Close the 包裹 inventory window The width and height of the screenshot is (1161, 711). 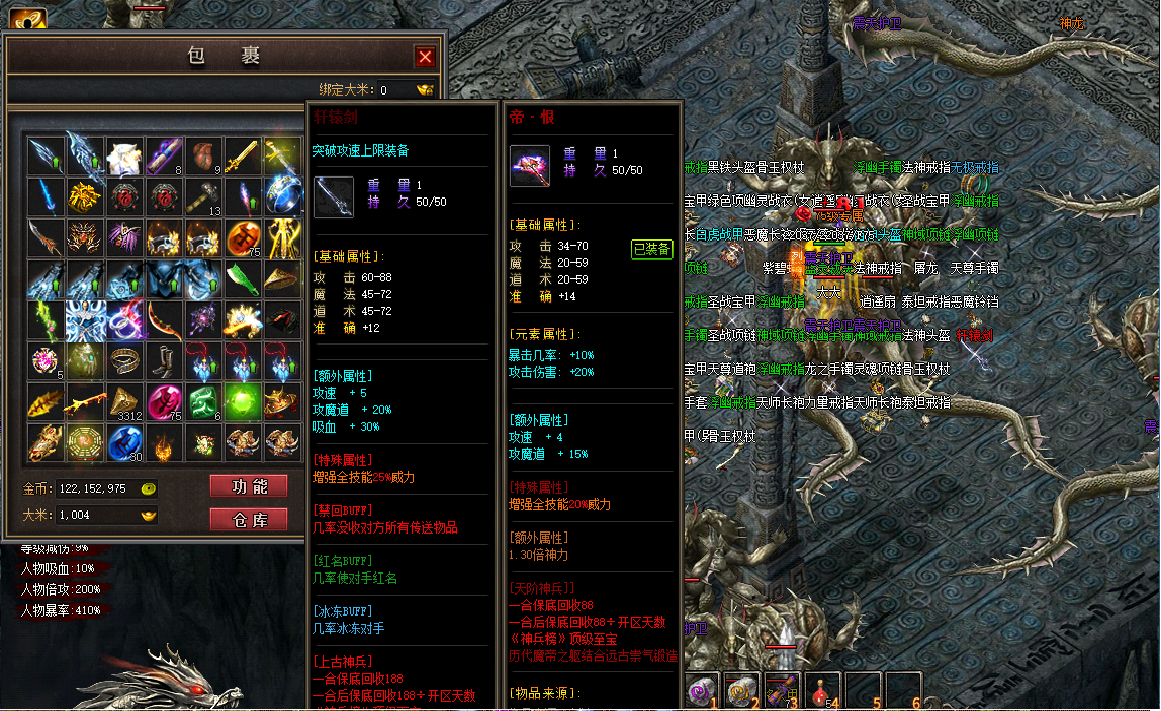tap(425, 57)
